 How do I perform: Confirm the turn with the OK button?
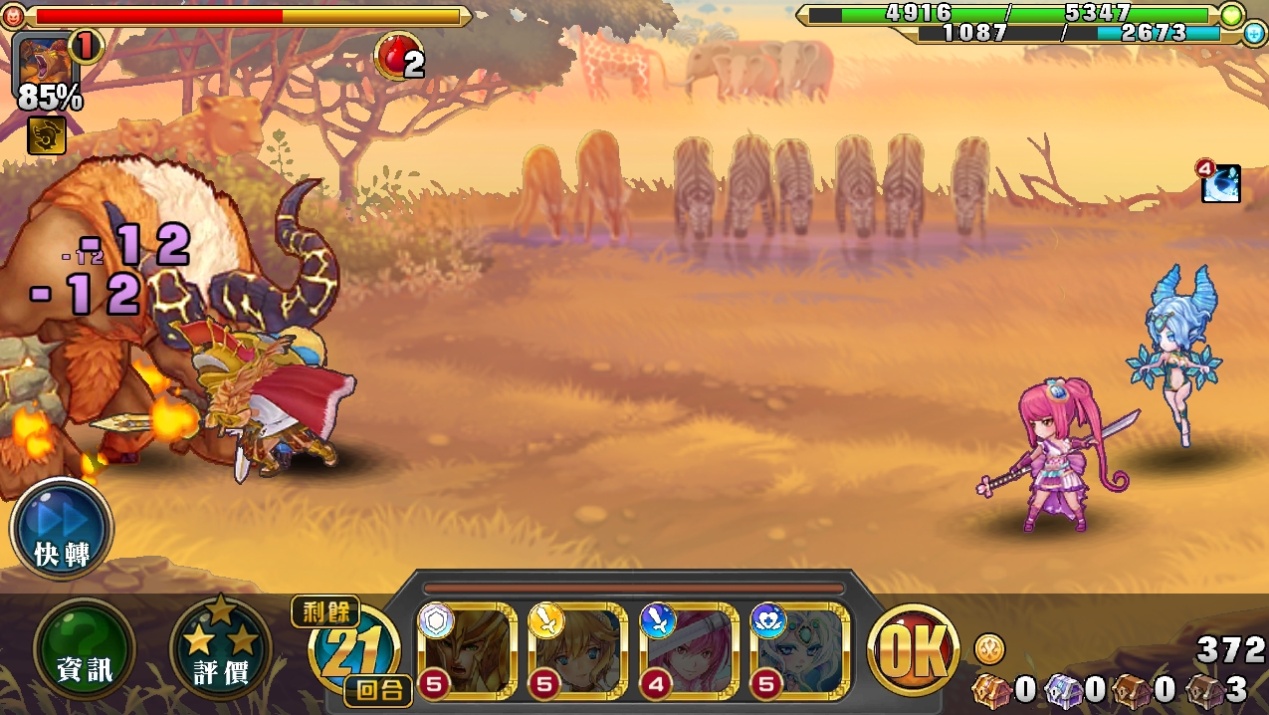912,650
